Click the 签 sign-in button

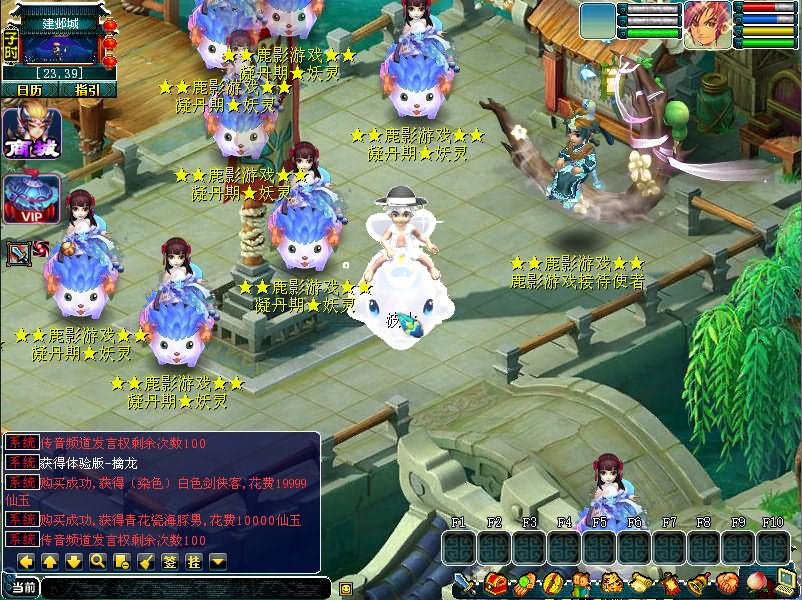click(x=169, y=561)
